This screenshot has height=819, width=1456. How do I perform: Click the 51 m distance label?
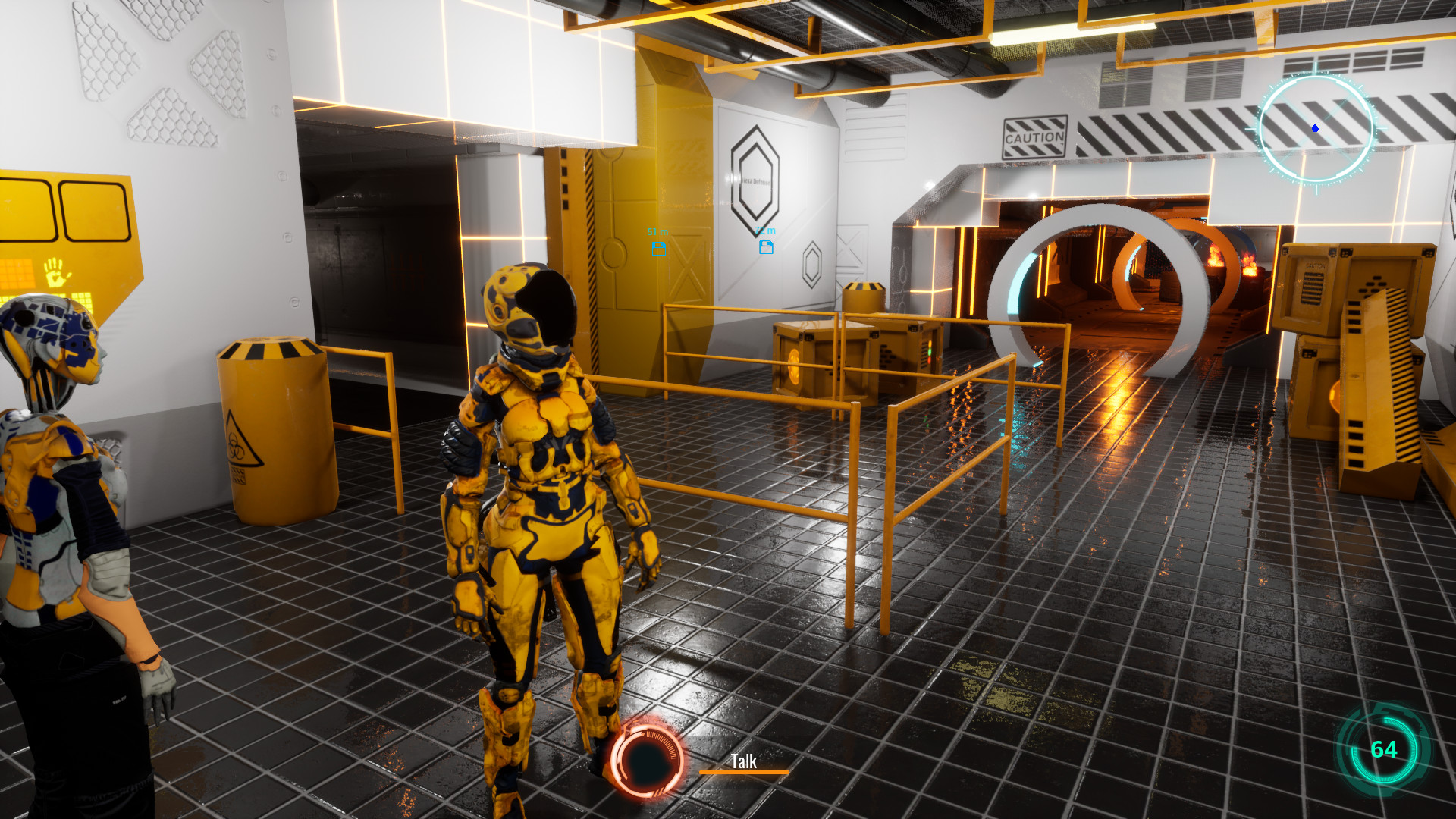pyautogui.click(x=657, y=231)
